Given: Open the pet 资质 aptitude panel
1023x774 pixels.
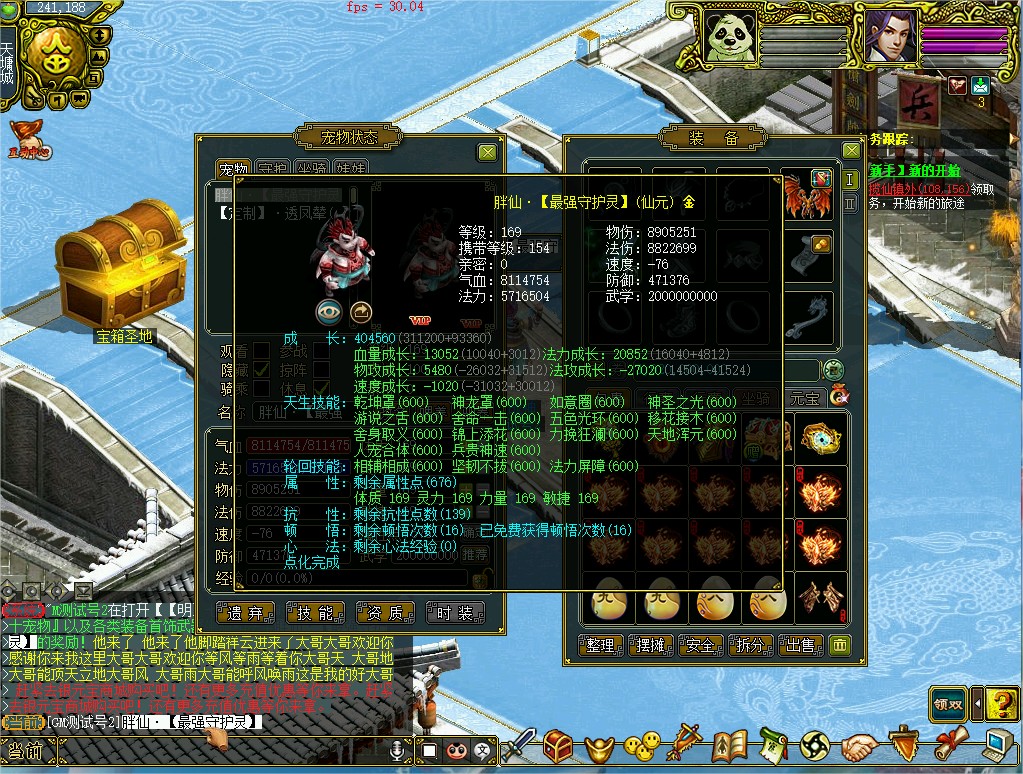Looking at the screenshot, I should click(x=385, y=613).
